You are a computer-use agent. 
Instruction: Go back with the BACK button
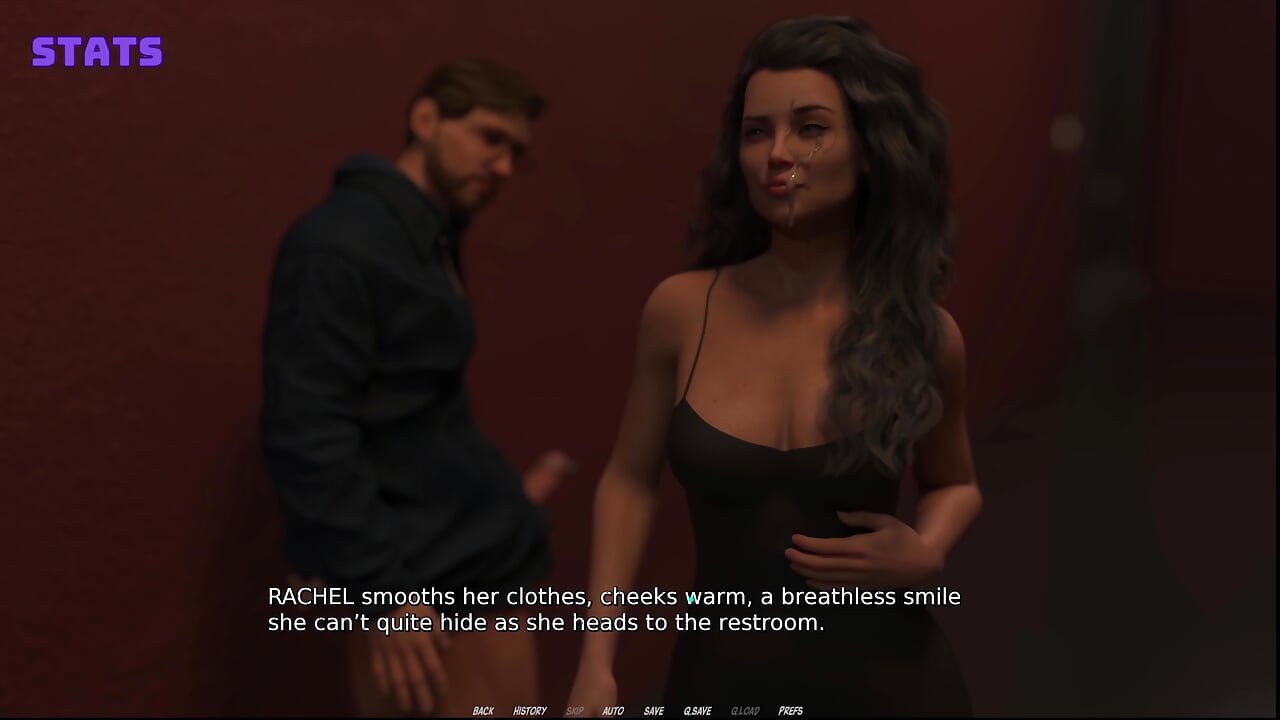pos(483,711)
